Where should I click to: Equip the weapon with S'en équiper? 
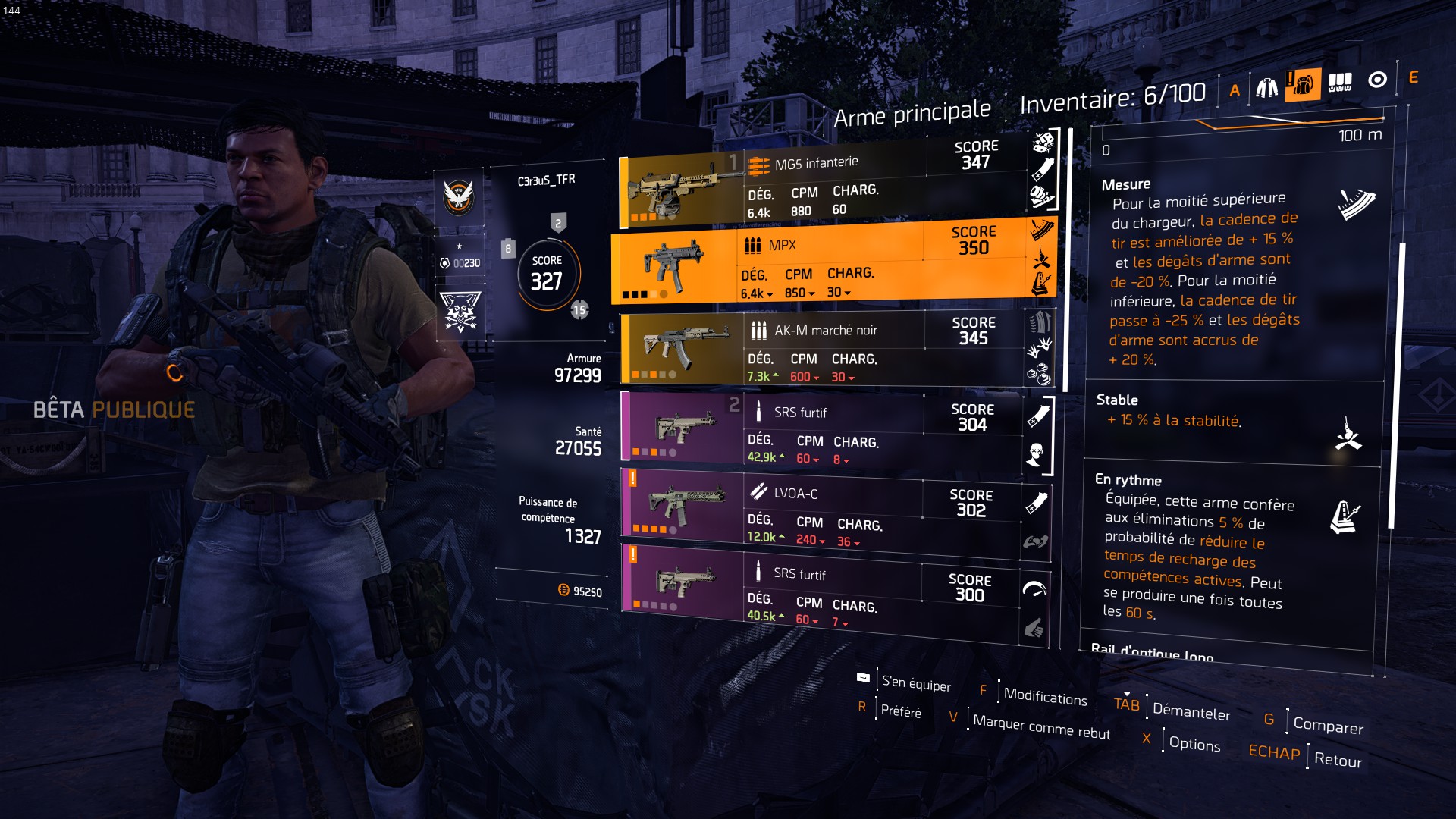(915, 683)
